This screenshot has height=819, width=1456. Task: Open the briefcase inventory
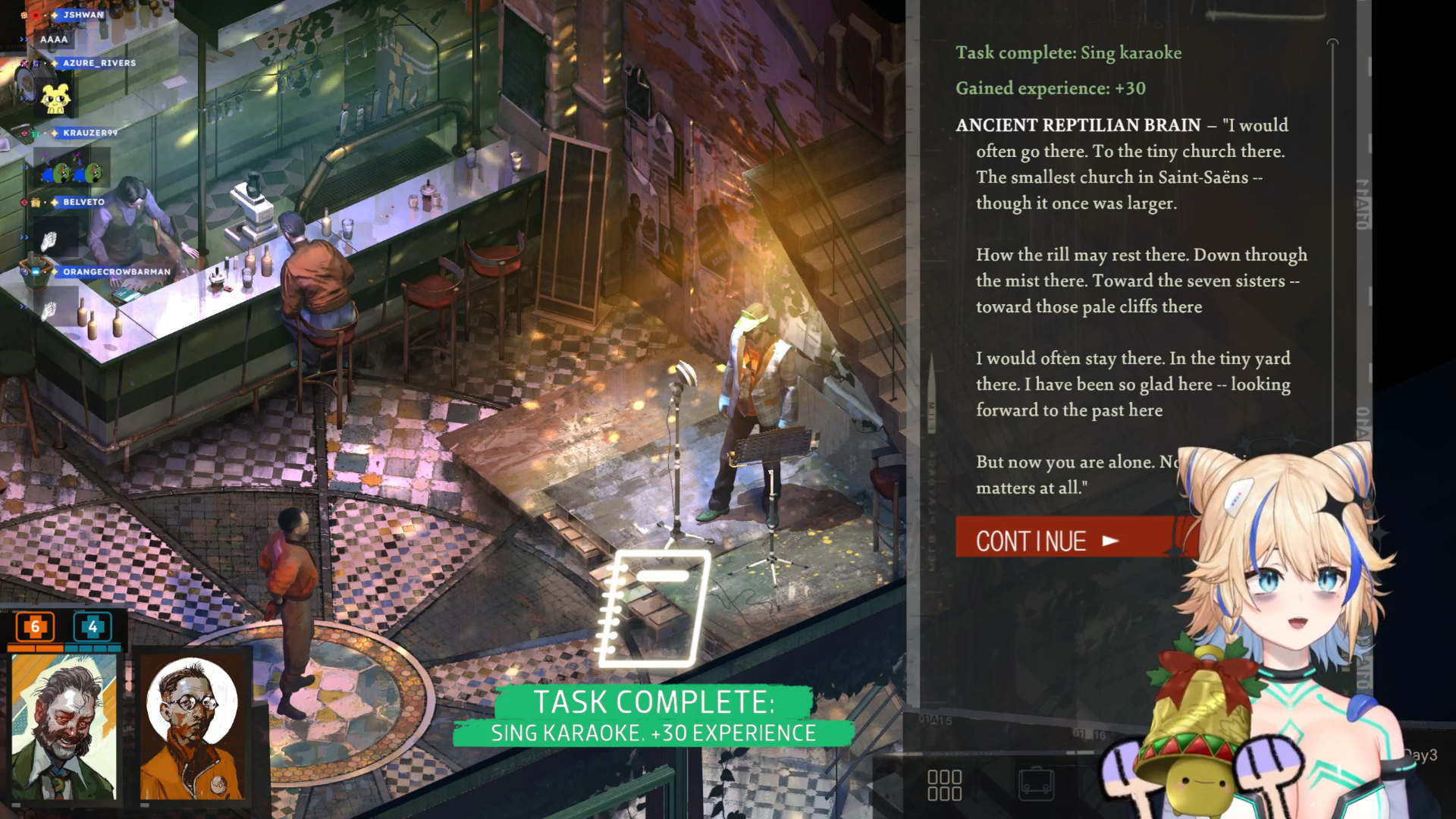(1036, 784)
